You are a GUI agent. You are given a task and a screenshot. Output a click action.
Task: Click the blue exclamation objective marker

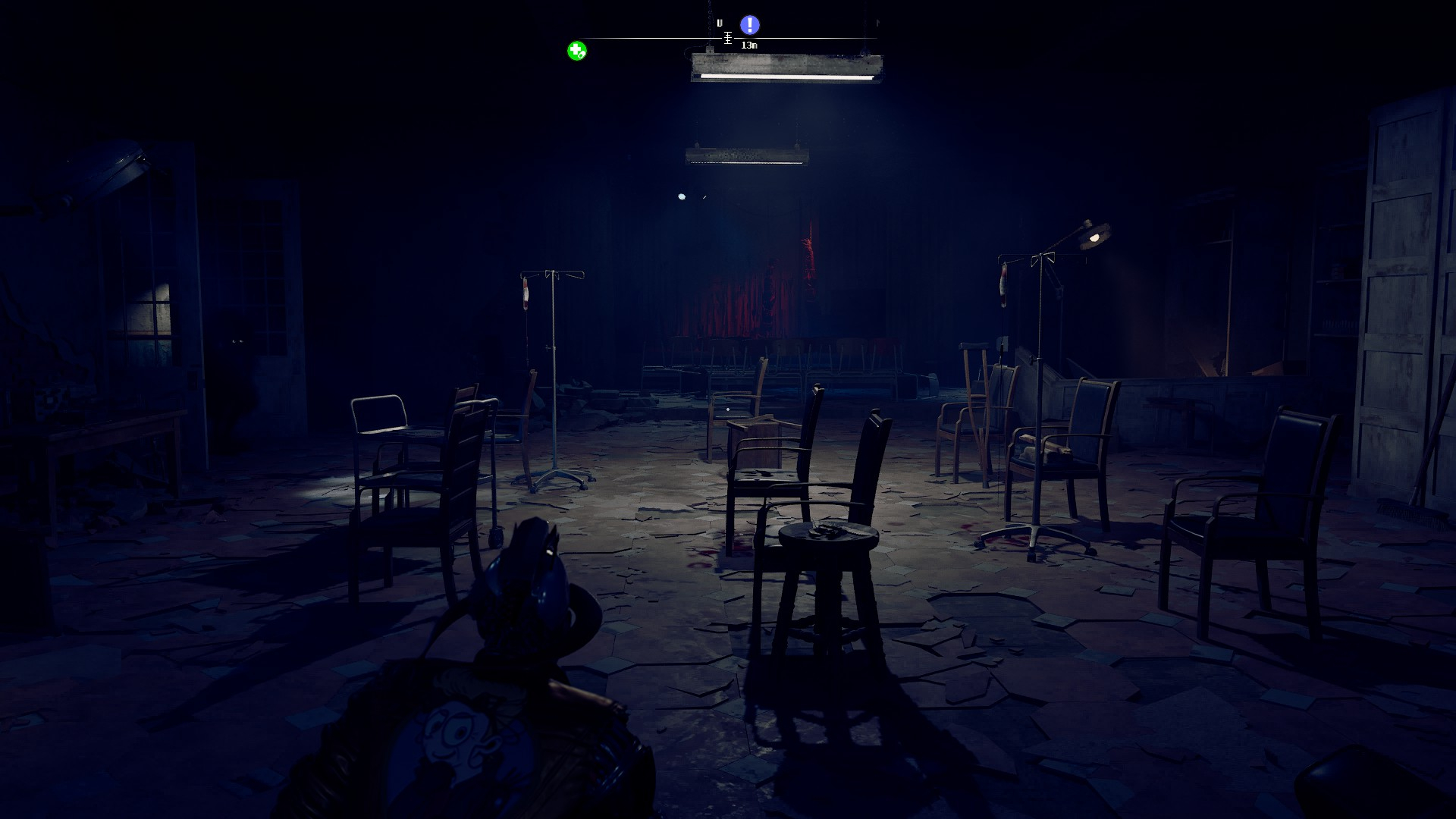pos(749,25)
